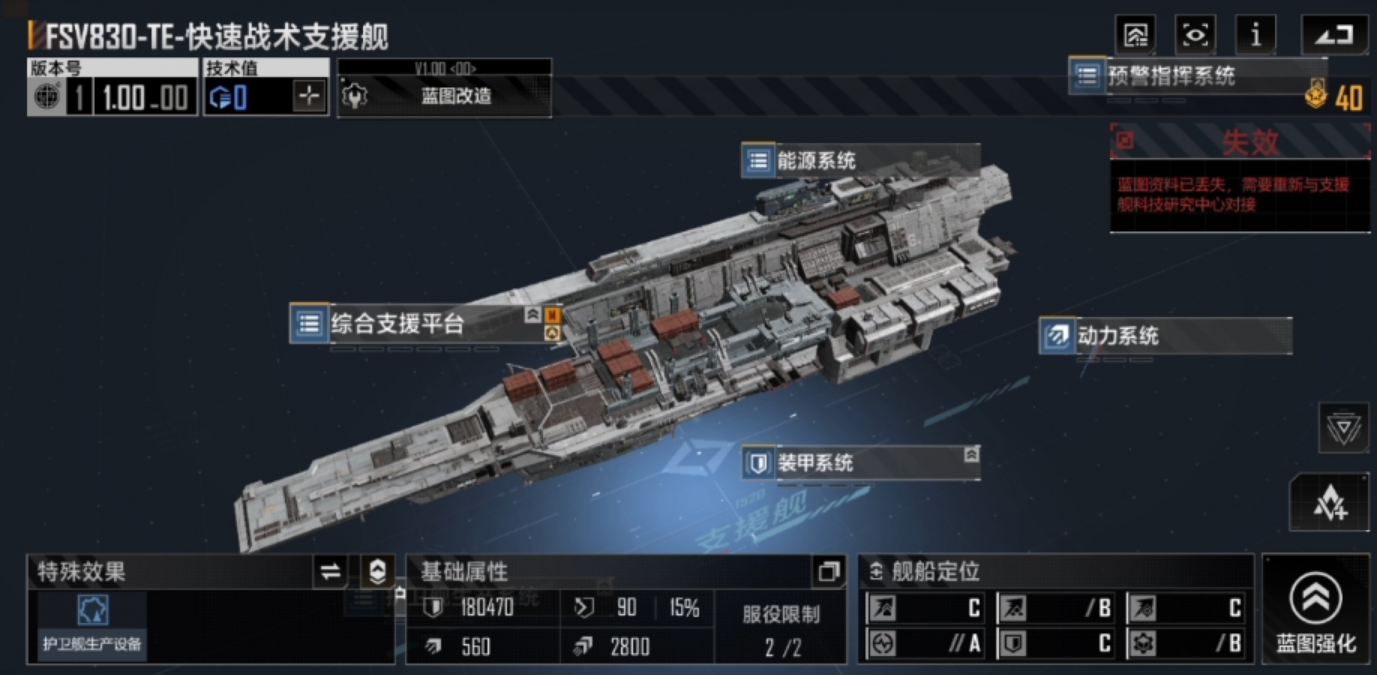Open the ship add icon button

[1329, 502]
